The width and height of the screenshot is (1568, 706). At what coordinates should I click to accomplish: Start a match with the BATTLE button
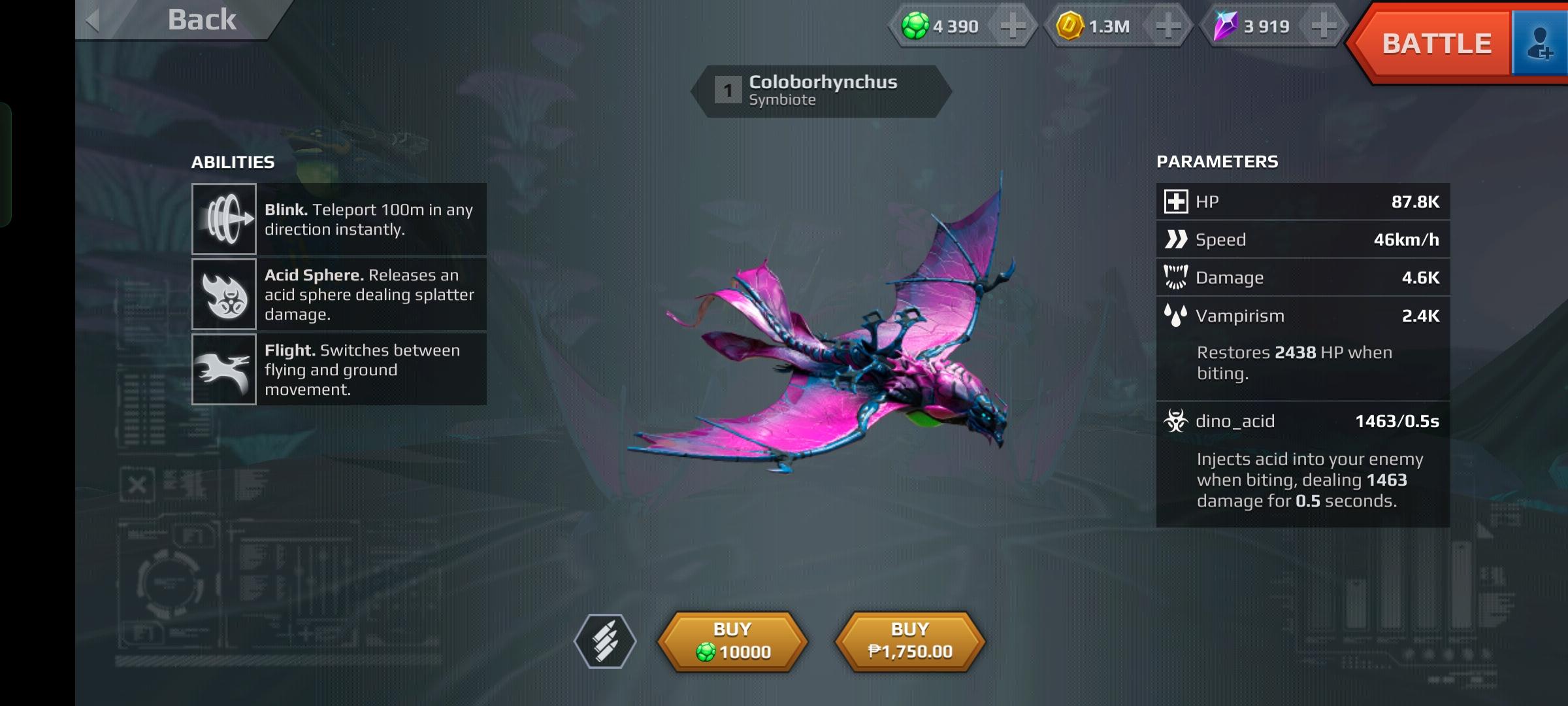[x=1436, y=44]
